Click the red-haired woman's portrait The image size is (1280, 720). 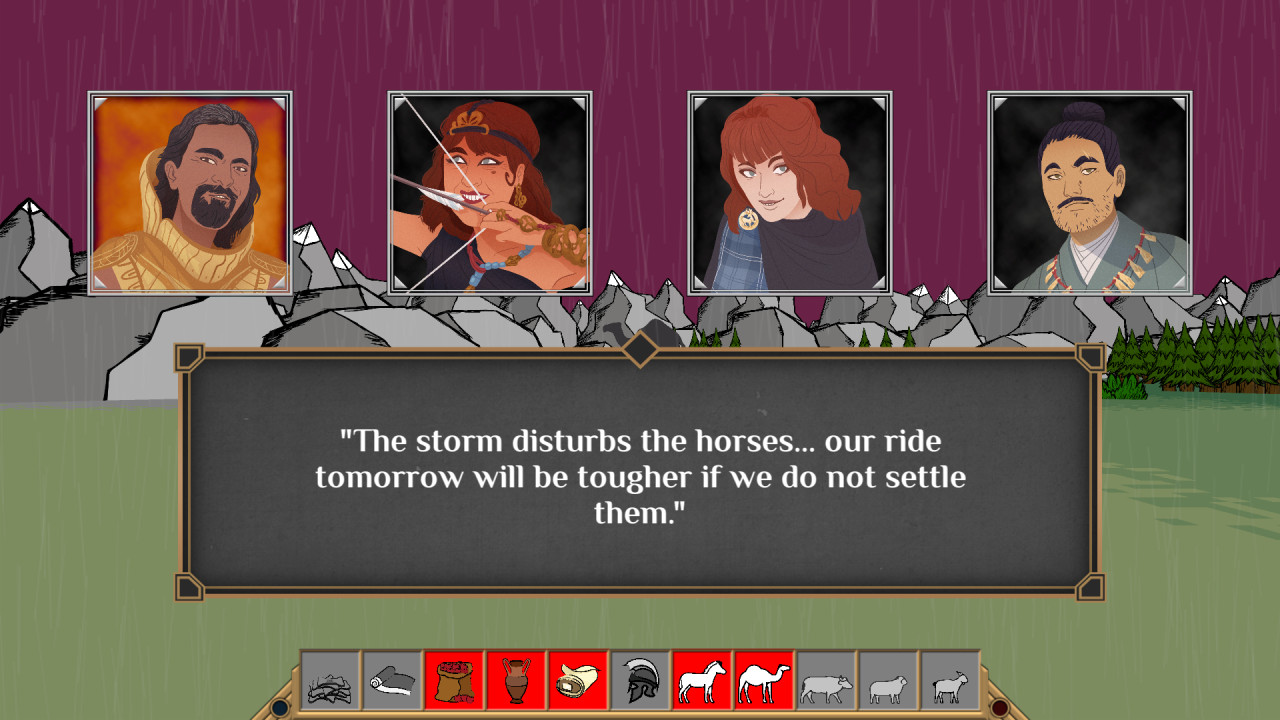(x=789, y=190)
